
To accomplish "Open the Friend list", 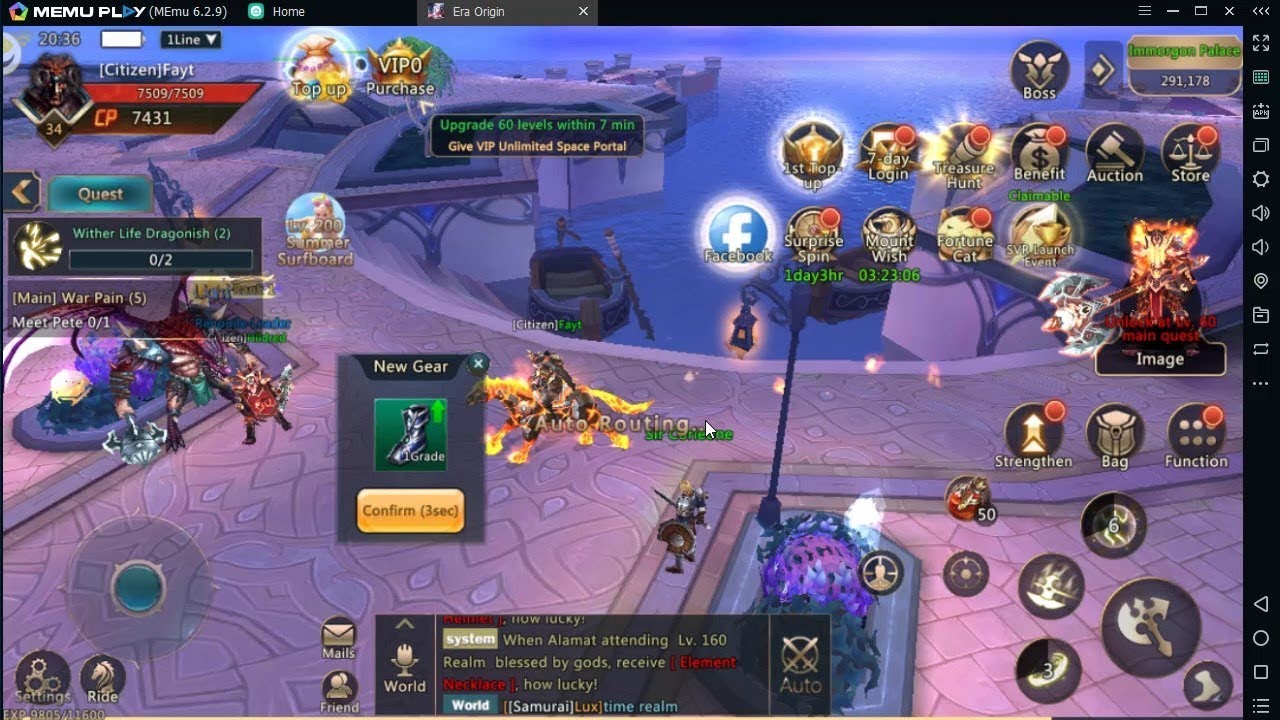I will (339, 692).
